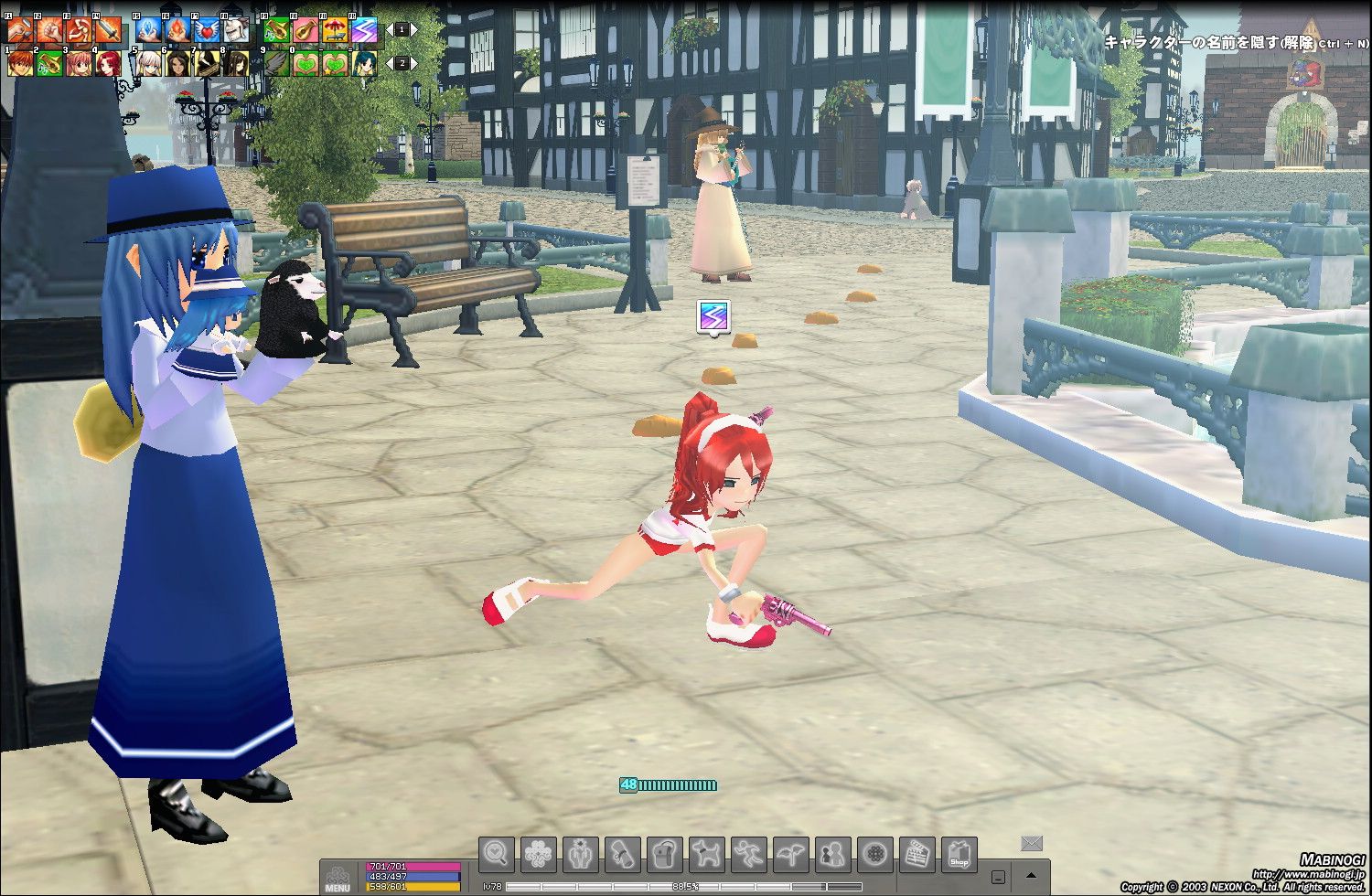Select the lightning bolt skill on hotbar
Screen dimensions: 1372x896
point(364,30)
